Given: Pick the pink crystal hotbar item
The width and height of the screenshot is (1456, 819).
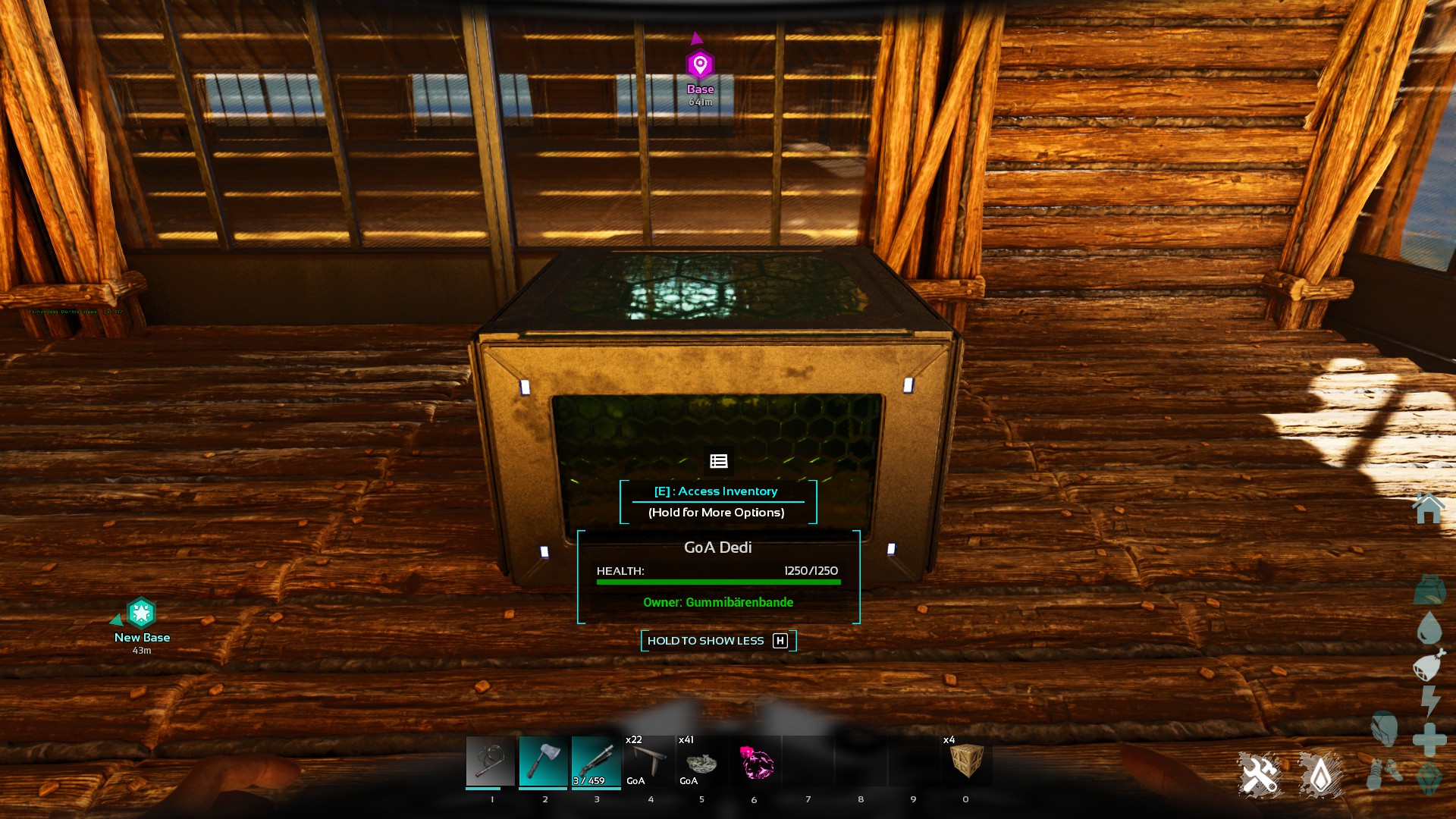Looking at the screenshot, I should click(755, 761).
